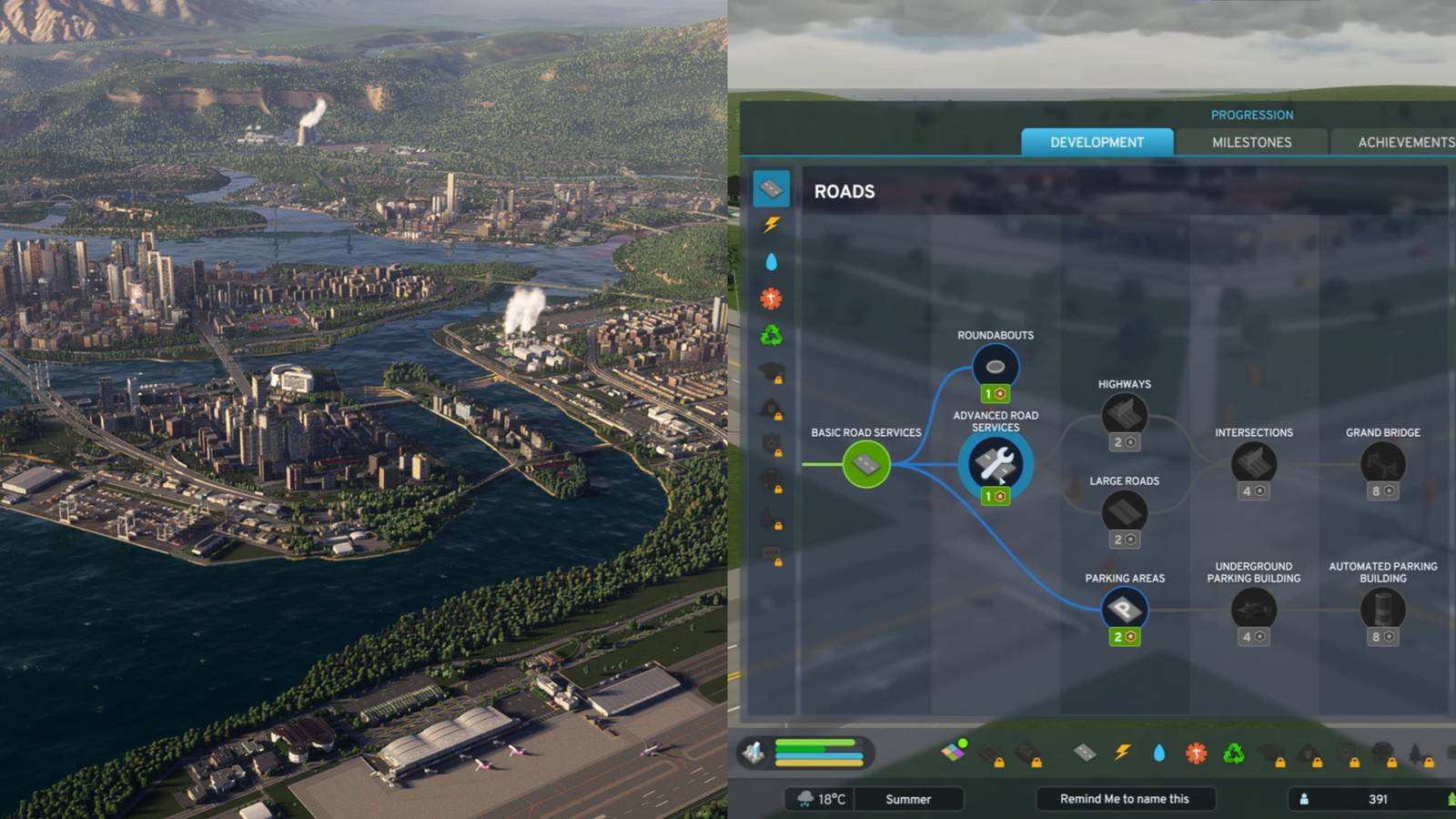The image size is (1456, 819).
Task: Click the Automated Parking Building node
Action: pos(1382,609)
